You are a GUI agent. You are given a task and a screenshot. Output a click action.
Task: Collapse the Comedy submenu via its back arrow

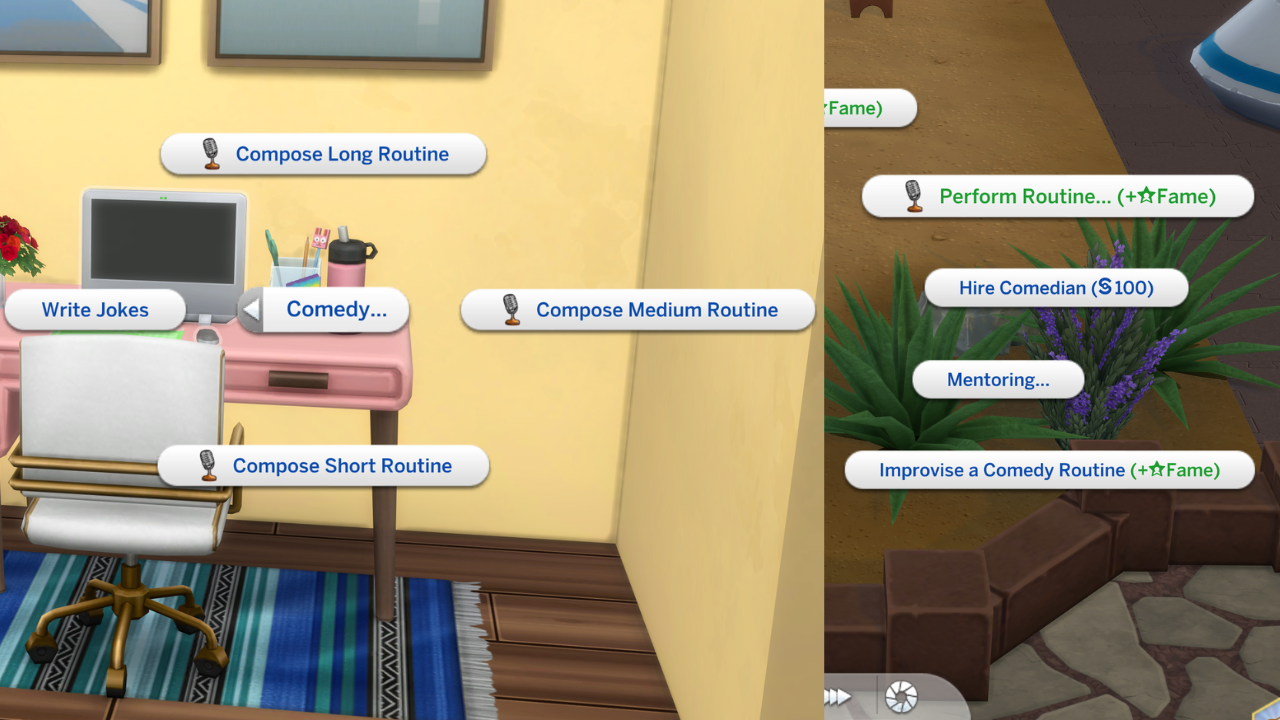[x=253, y=310]
